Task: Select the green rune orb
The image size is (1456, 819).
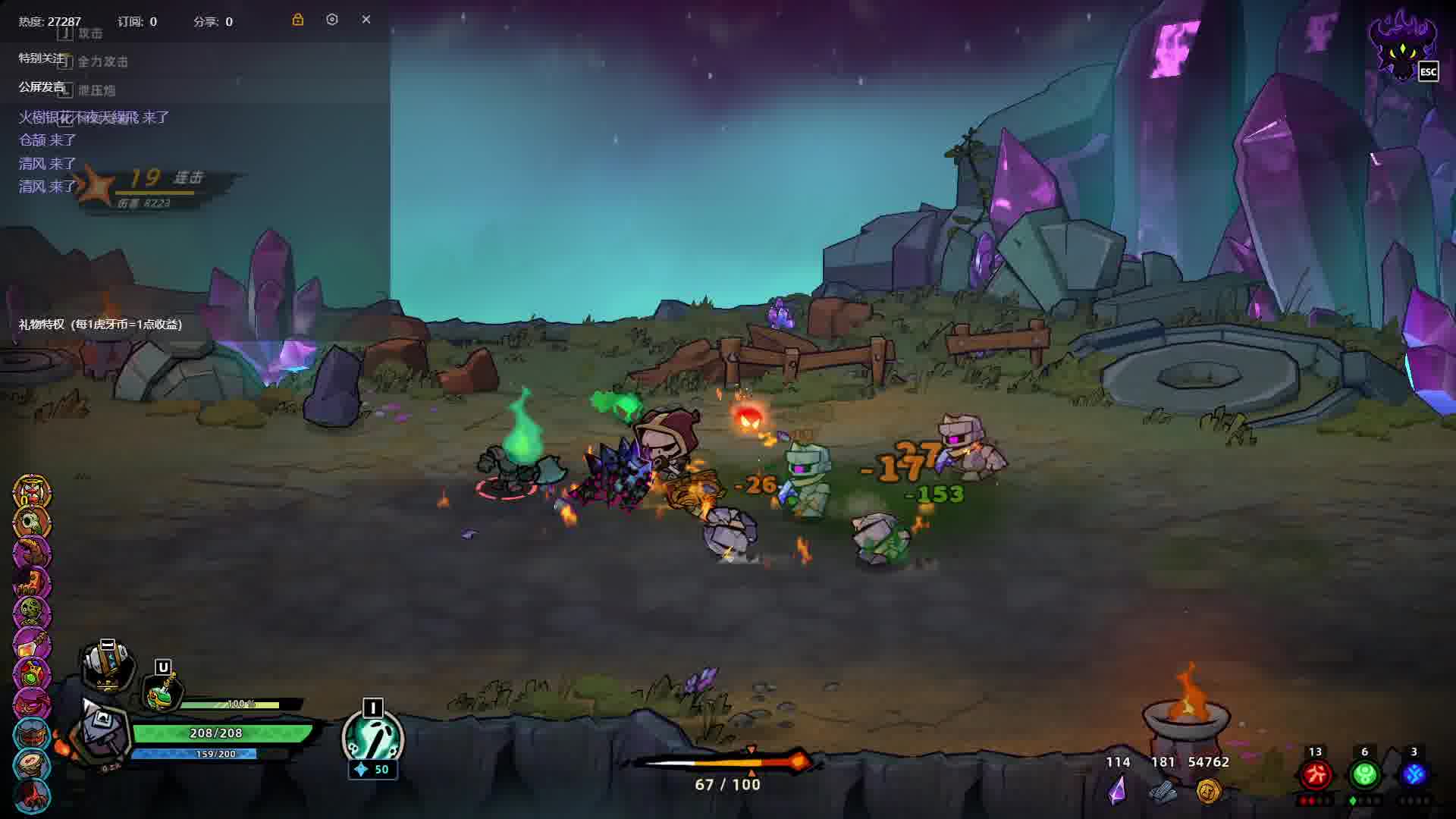Action: click(x=1364, y=774)
